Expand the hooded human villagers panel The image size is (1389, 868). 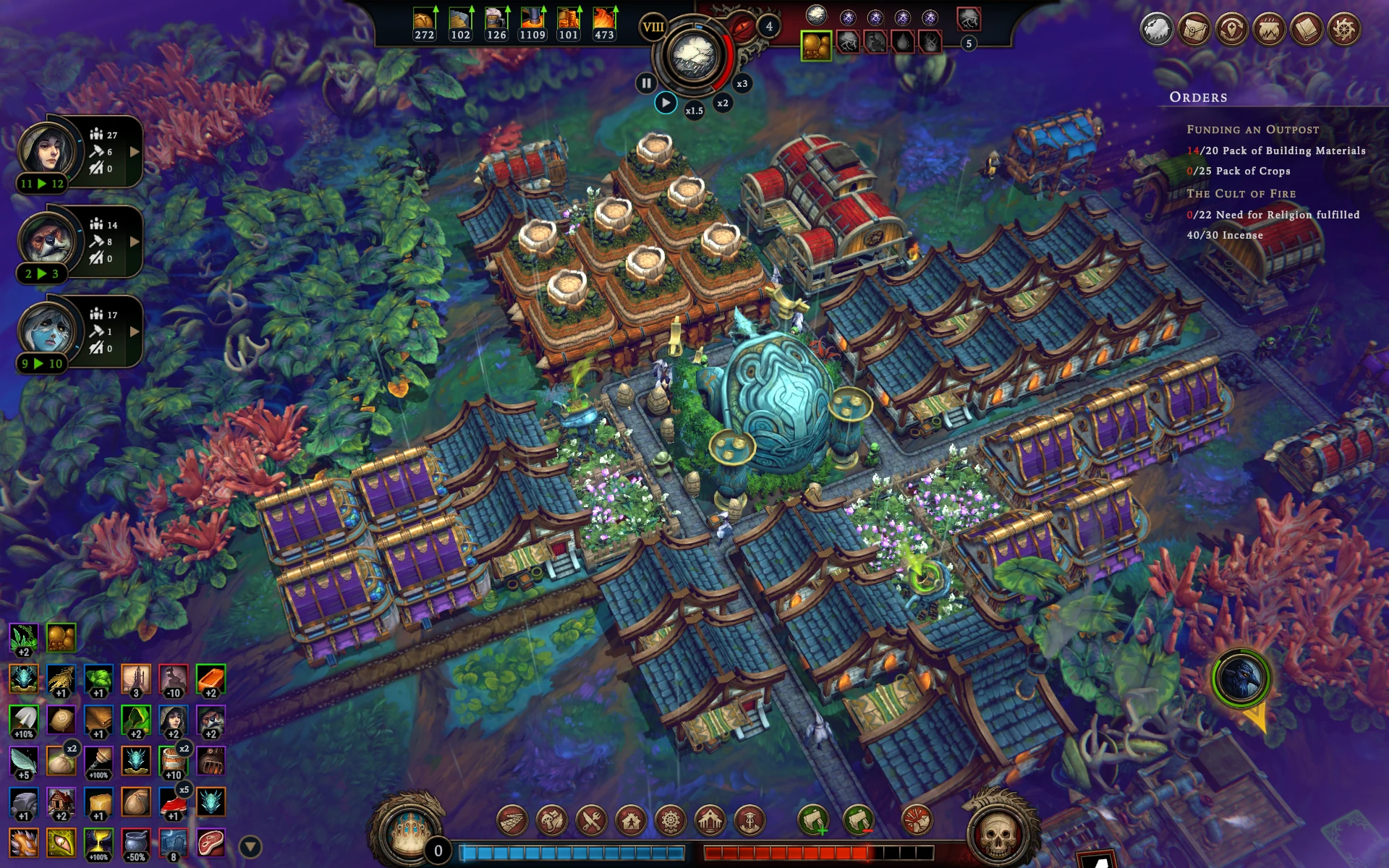tap(135, 152)
